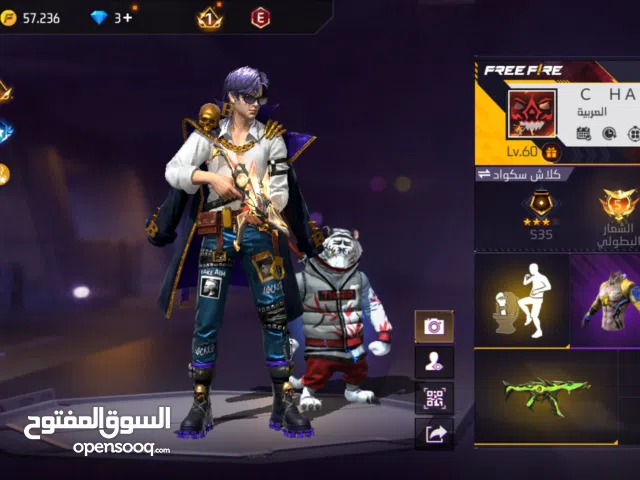Screen dimensions: 640x480
Task: Switch mode via Clash Squad label
Action: (x=525, y=174)
